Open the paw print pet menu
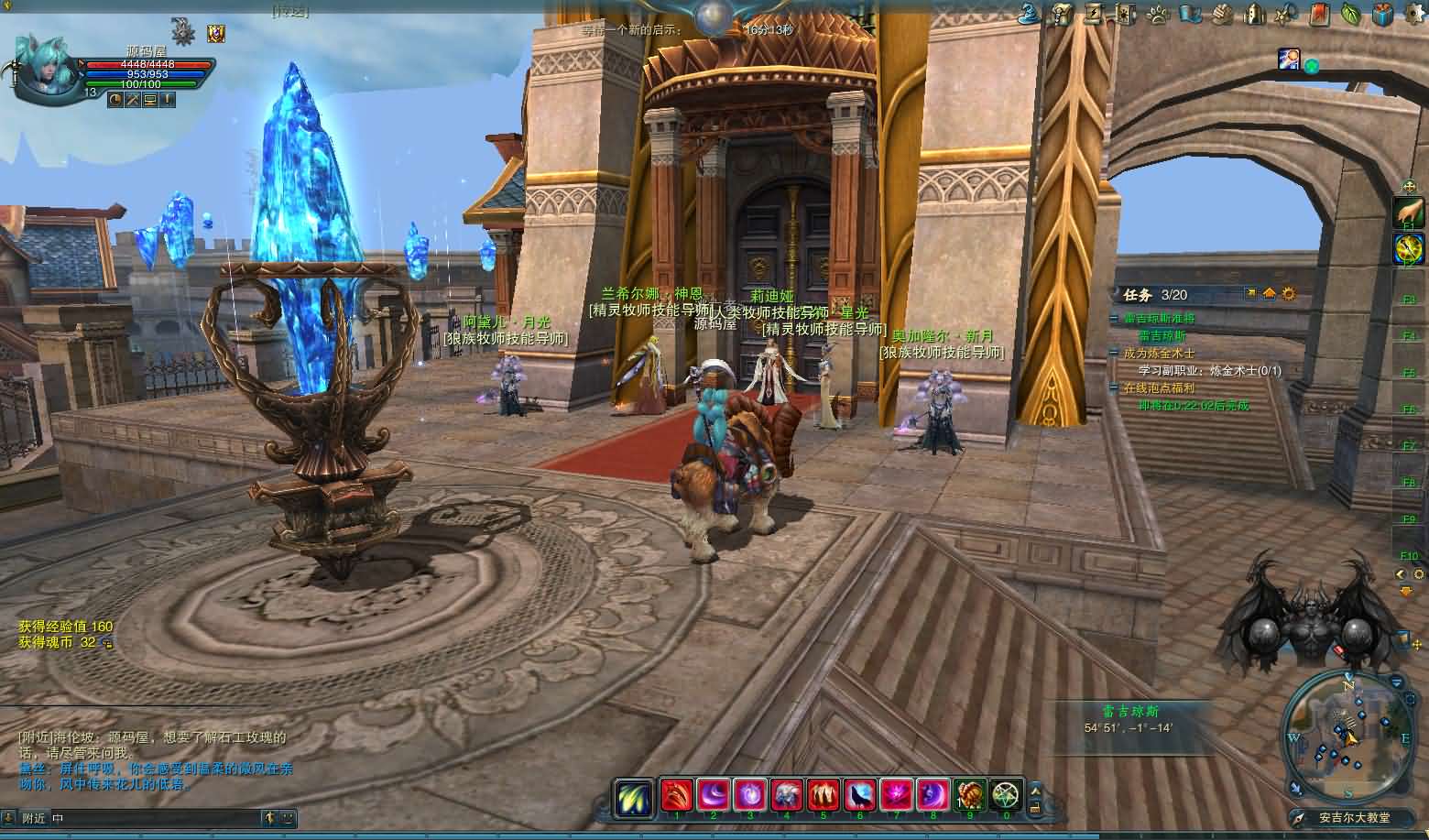 pyautogui.click(x=1158, y=14)
